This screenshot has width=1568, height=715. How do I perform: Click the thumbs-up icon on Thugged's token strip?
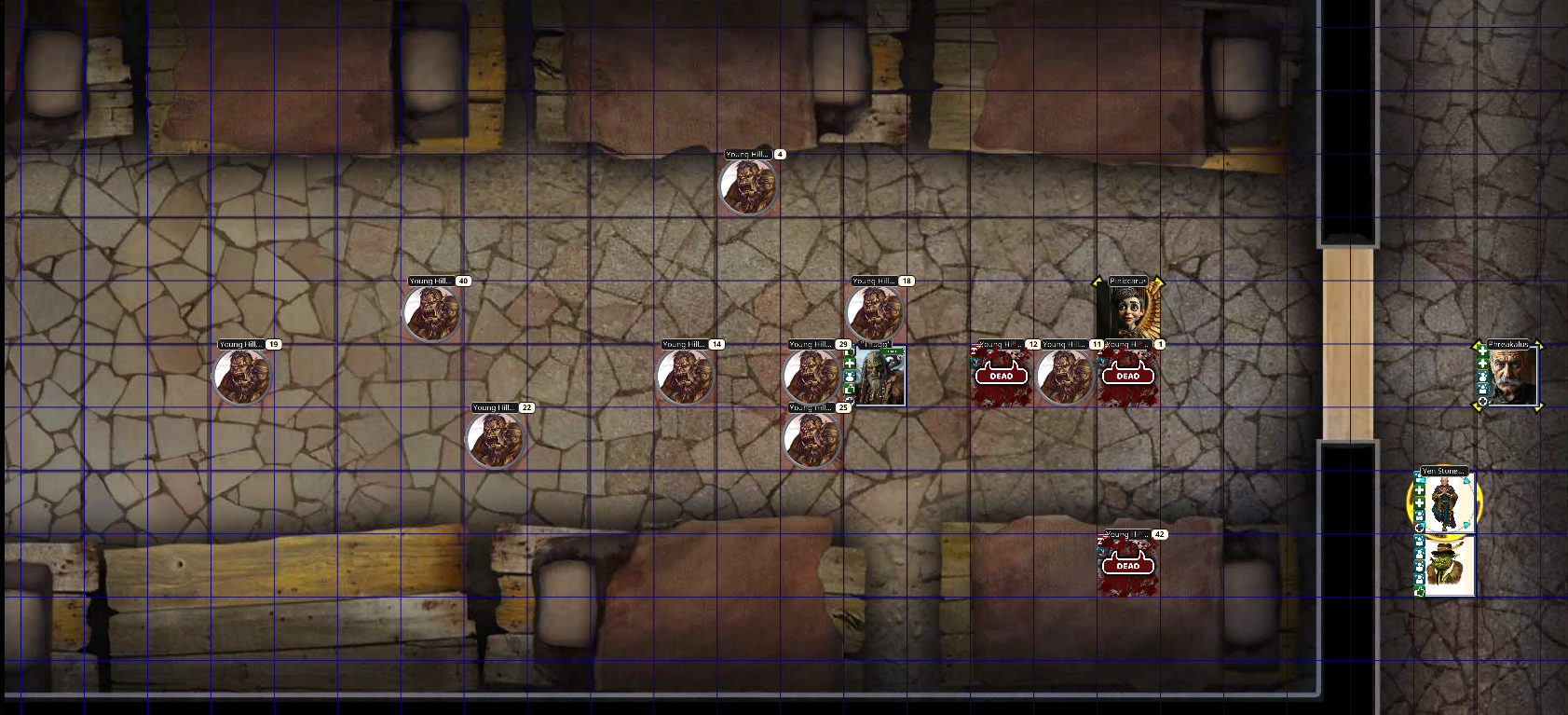click(x=850, y=388)
